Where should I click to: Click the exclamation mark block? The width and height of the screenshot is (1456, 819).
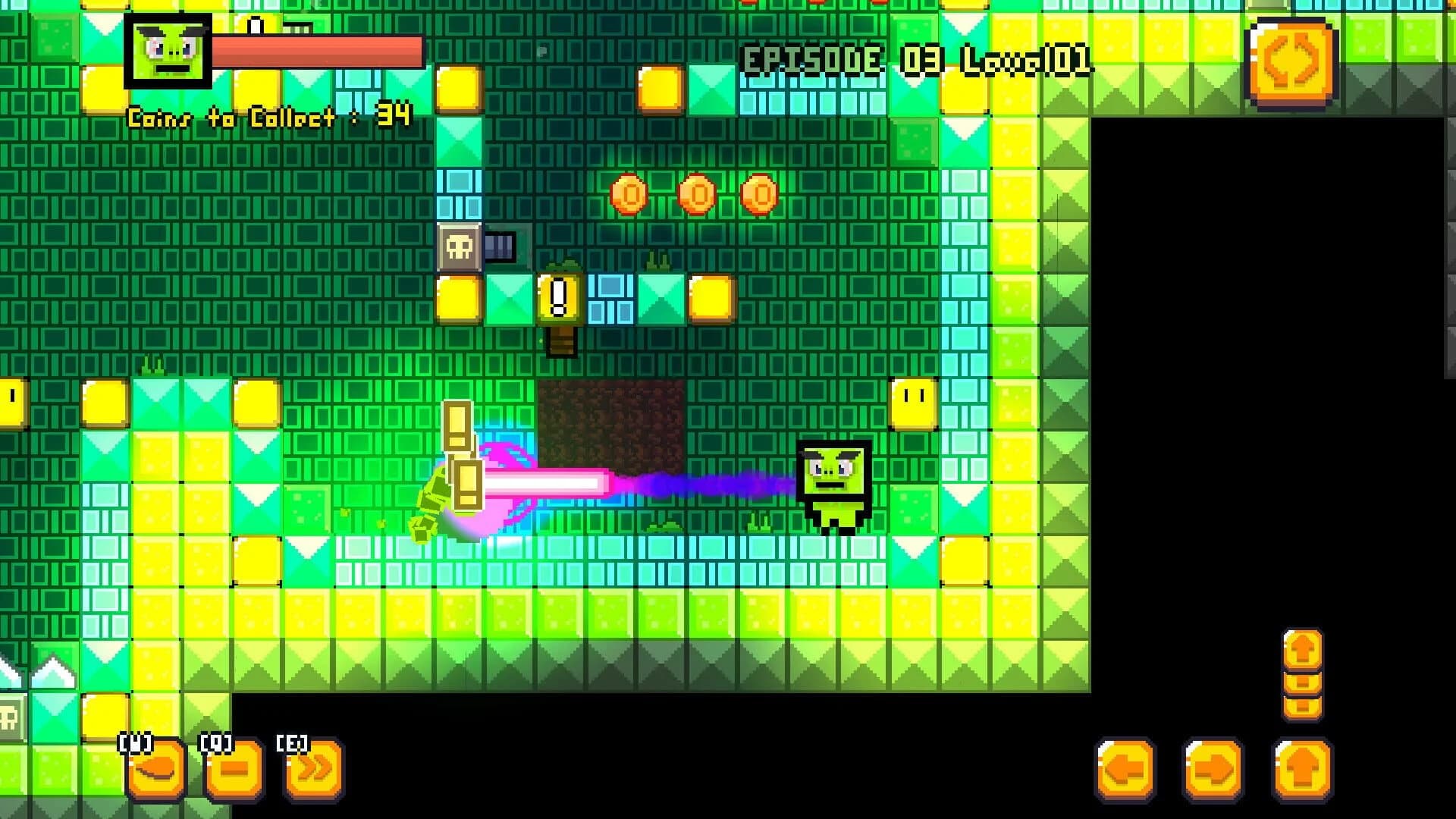tap(559, 296)
